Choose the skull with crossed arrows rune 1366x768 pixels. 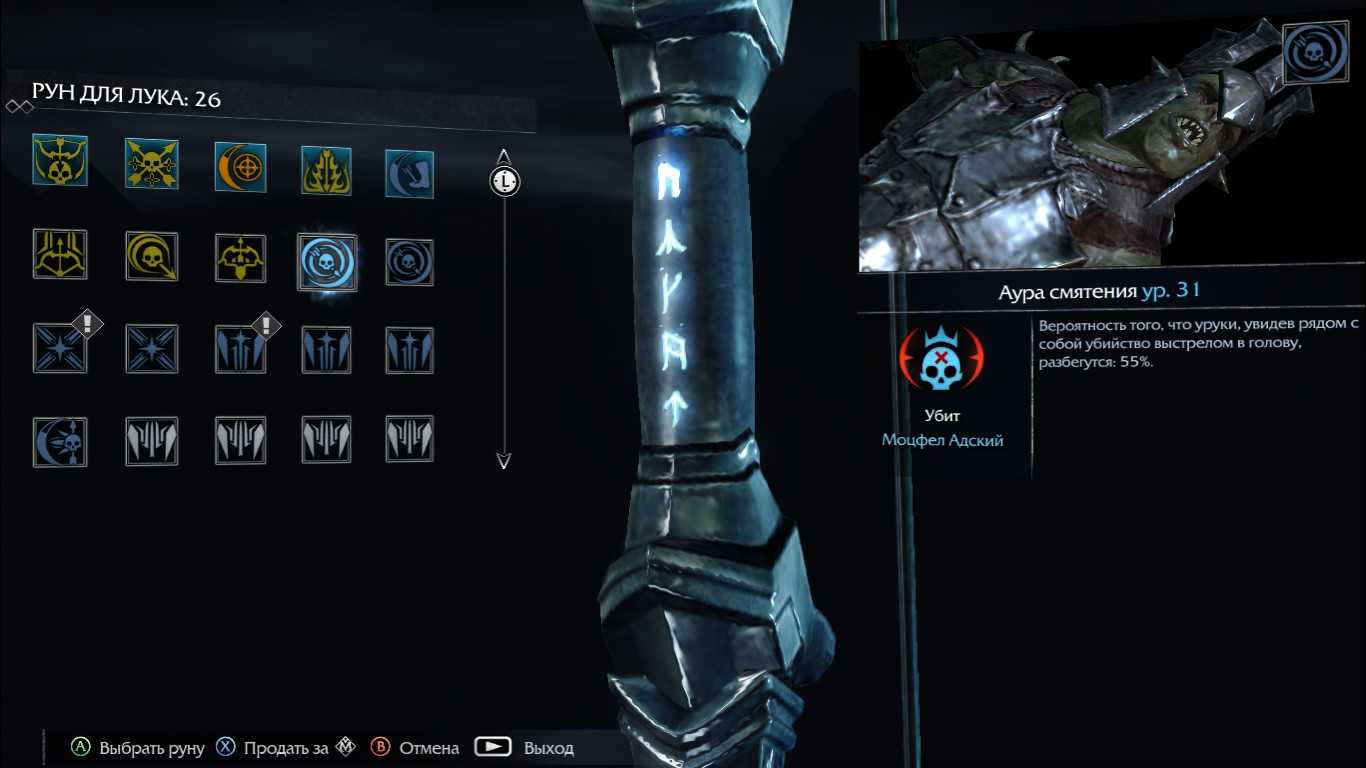click(151, 164)
